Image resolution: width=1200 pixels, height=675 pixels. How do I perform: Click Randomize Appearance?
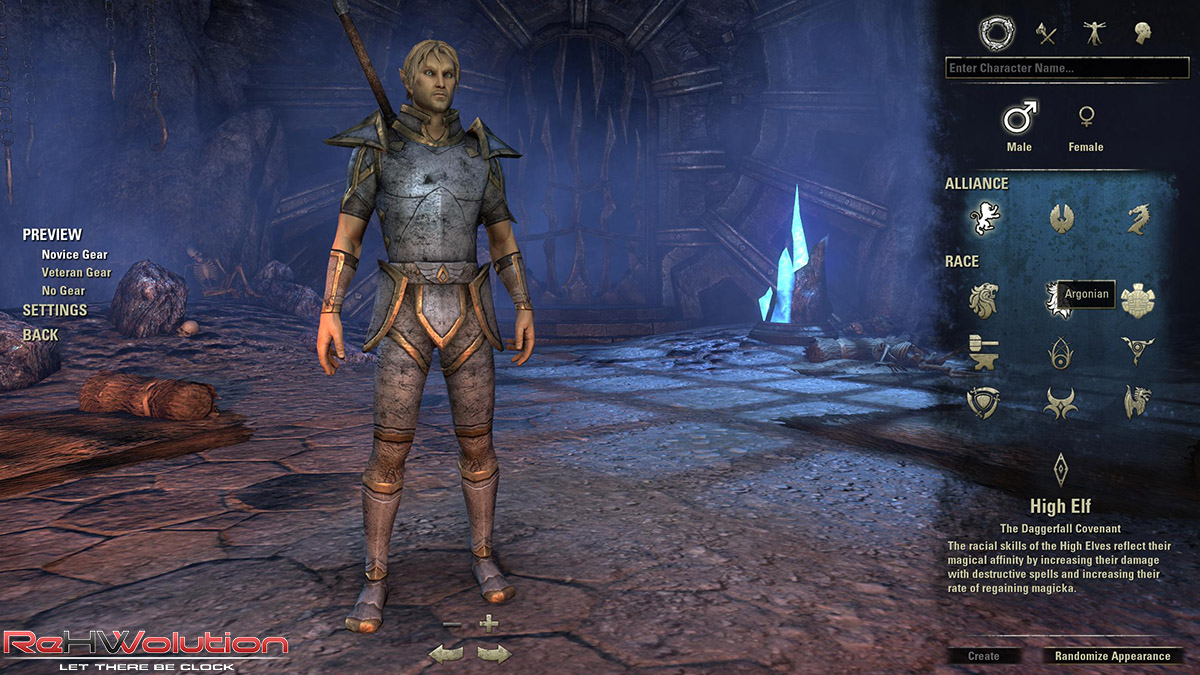(1112, 656)
